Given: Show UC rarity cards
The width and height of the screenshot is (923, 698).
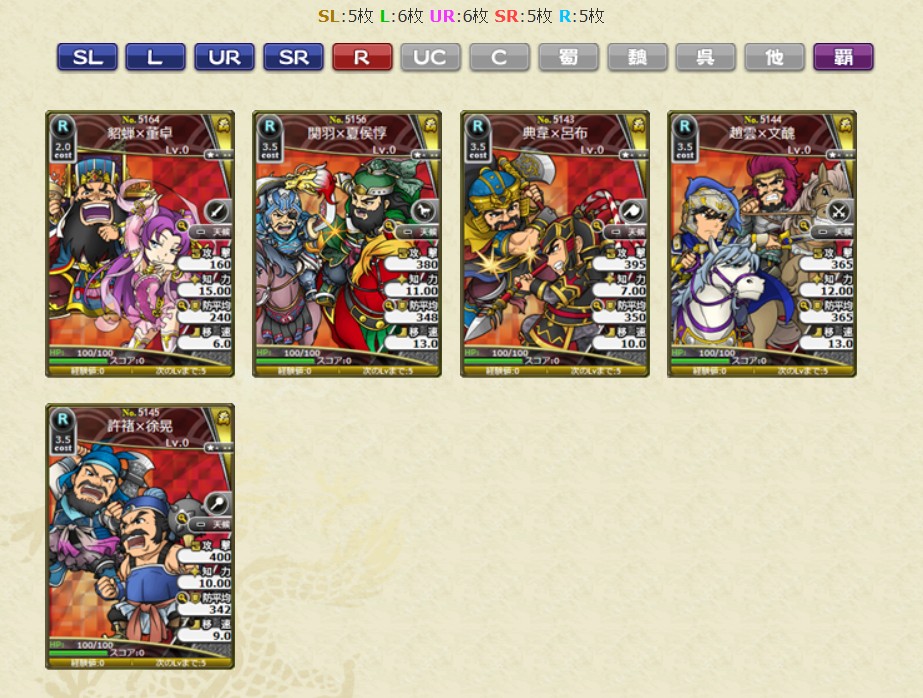Looking at the screenshot, I should [430, 57].
